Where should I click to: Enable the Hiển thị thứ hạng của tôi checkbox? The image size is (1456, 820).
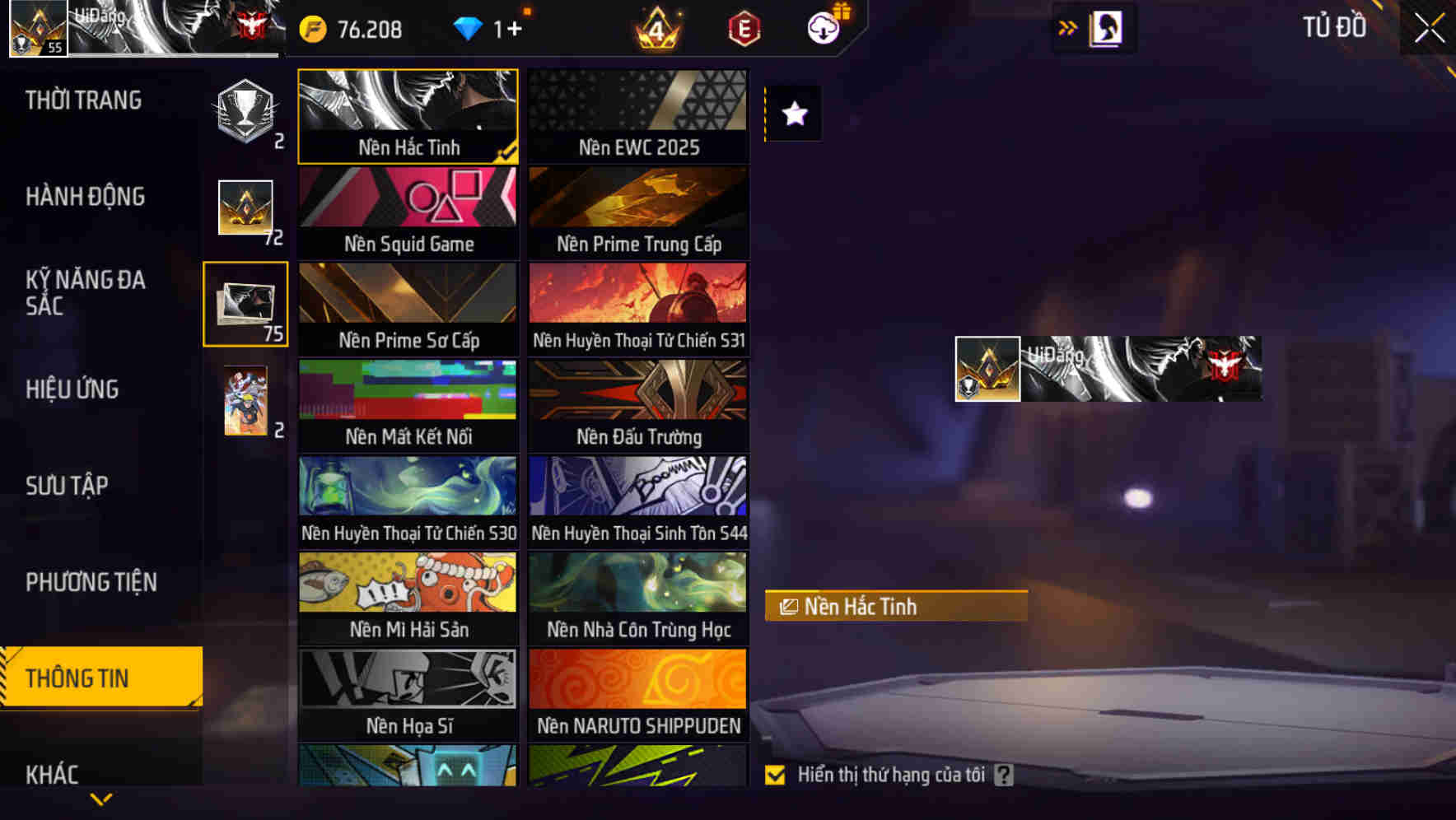[774, 775]
